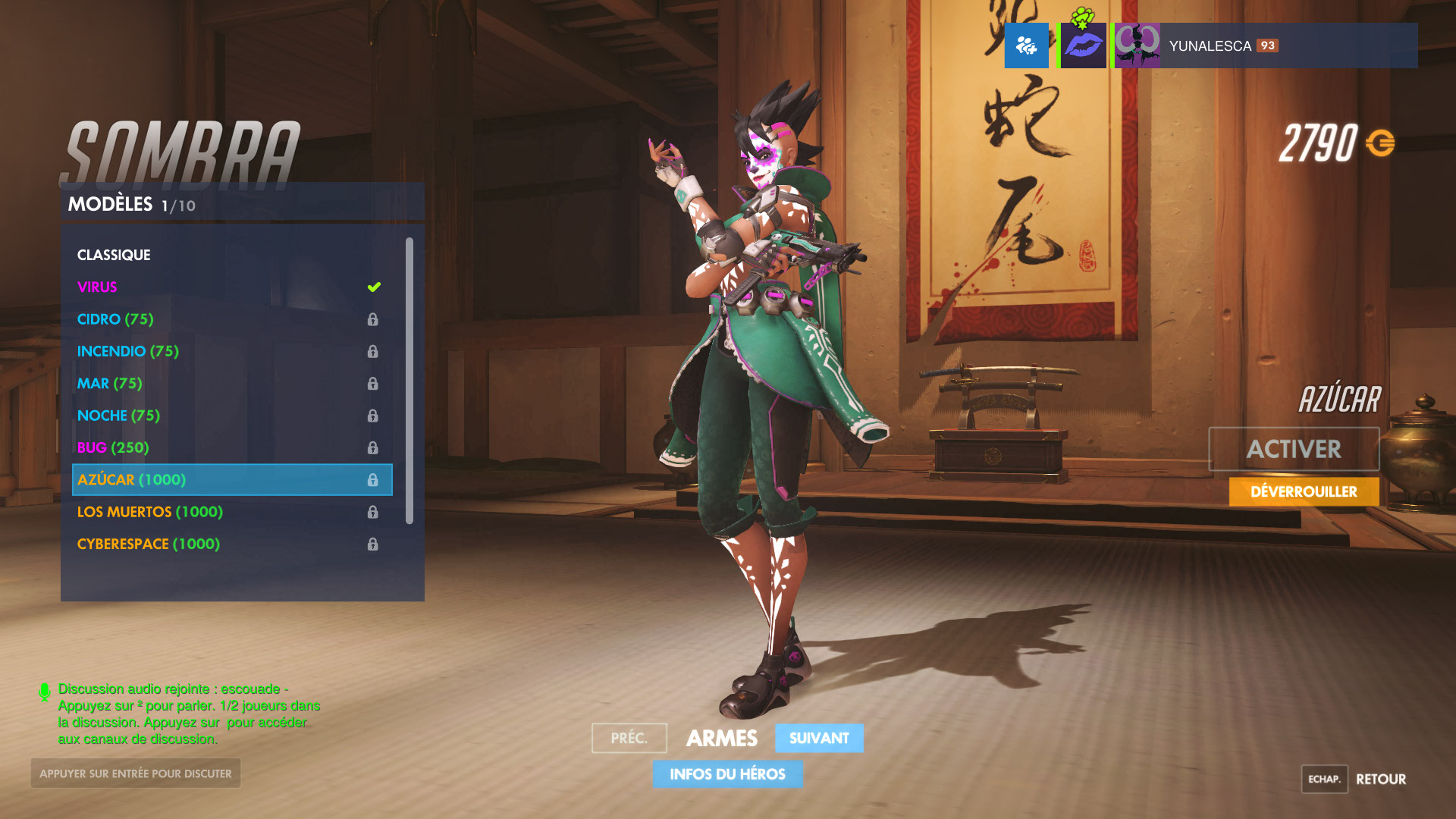Preview the Cidro skin

click(115, 319)
